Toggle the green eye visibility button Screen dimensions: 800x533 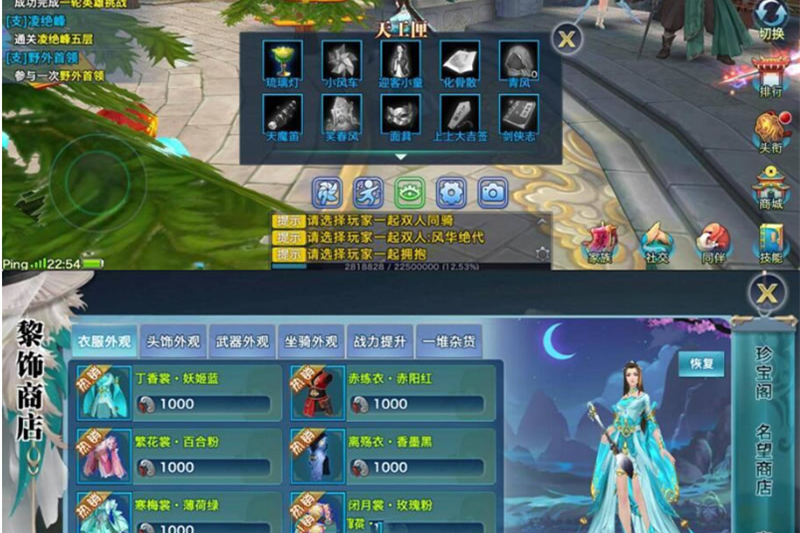click(x=410, y=192)
